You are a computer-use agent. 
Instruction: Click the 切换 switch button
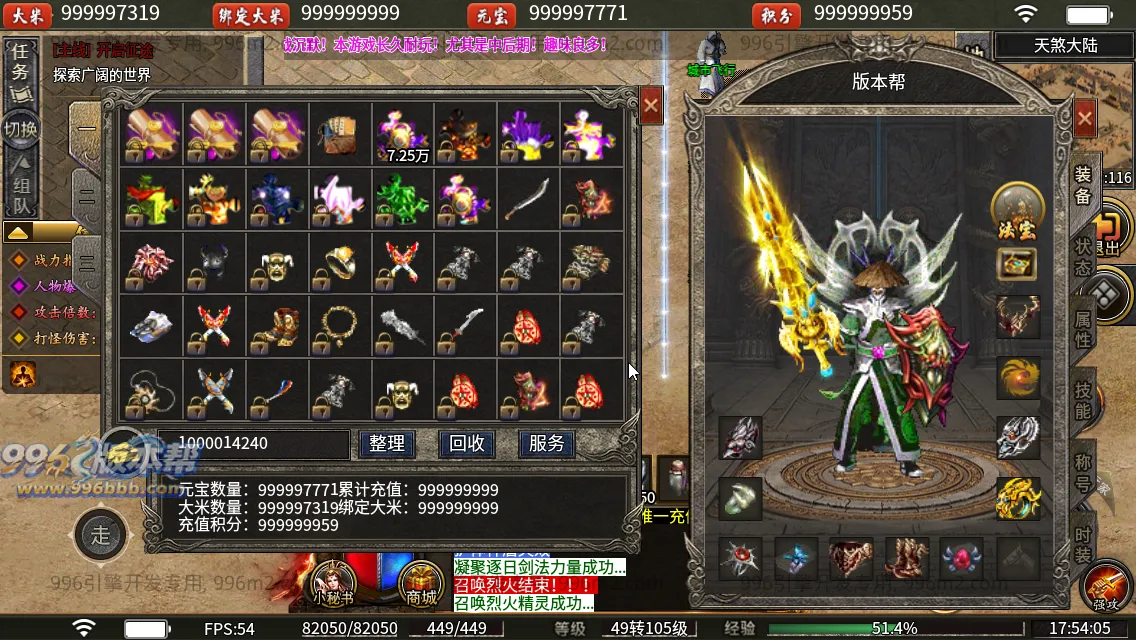point(20,129)
